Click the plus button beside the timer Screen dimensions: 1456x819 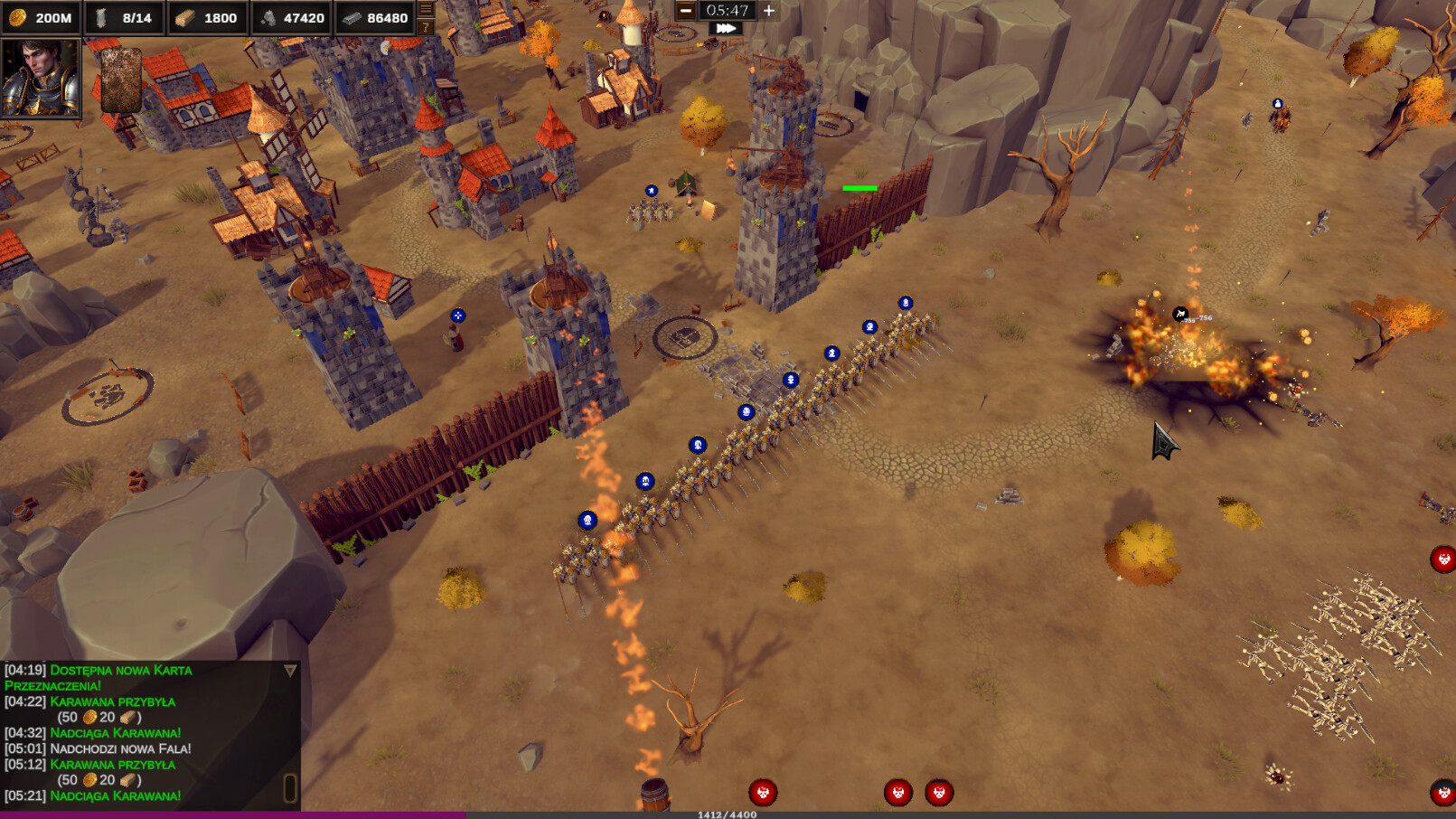[x=769, y=12]
